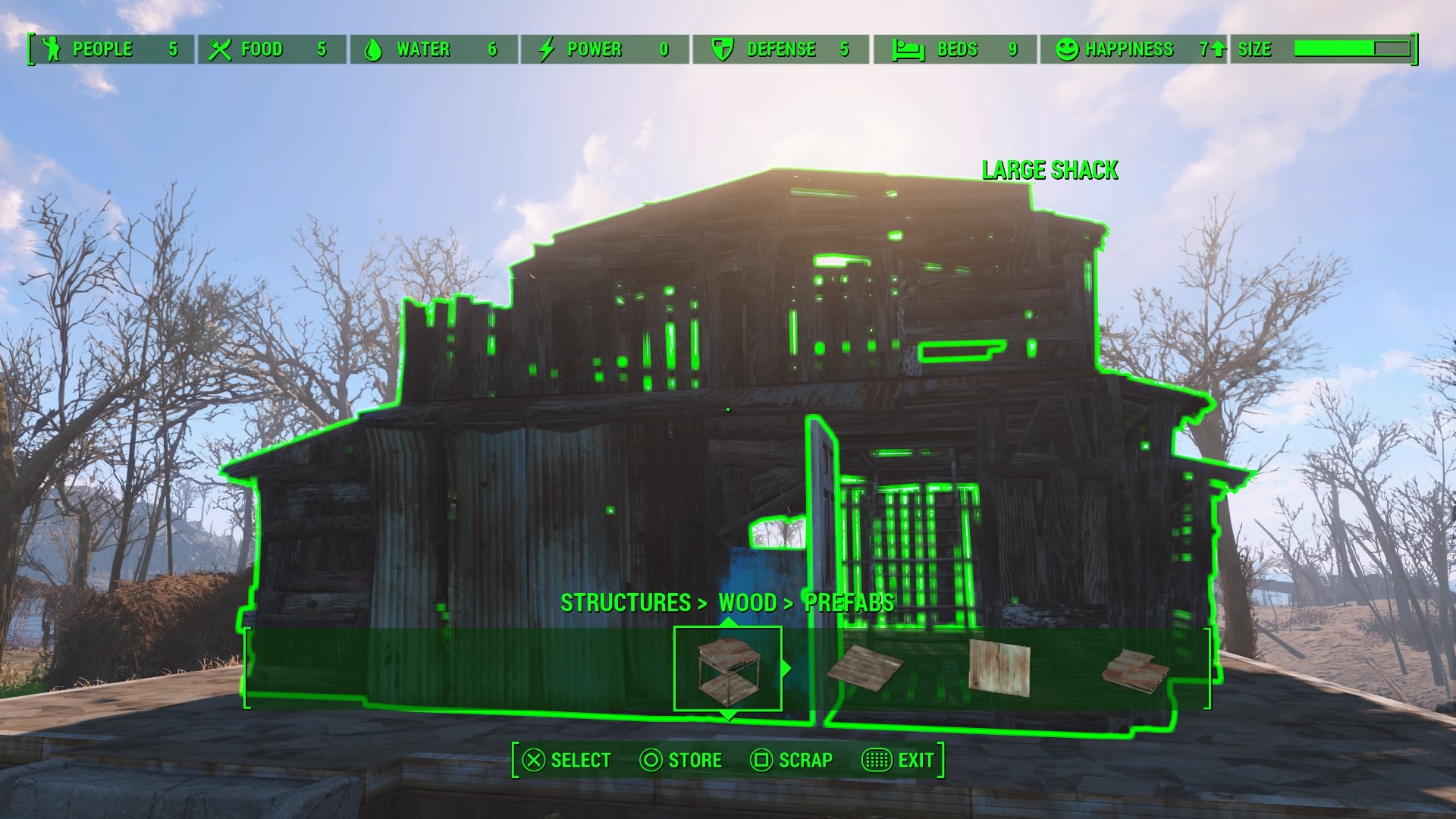The height and width of the screenshot is (819, 1456).
Task: Click the Prefabs breadcrumb label
Action: click(849, 603)
